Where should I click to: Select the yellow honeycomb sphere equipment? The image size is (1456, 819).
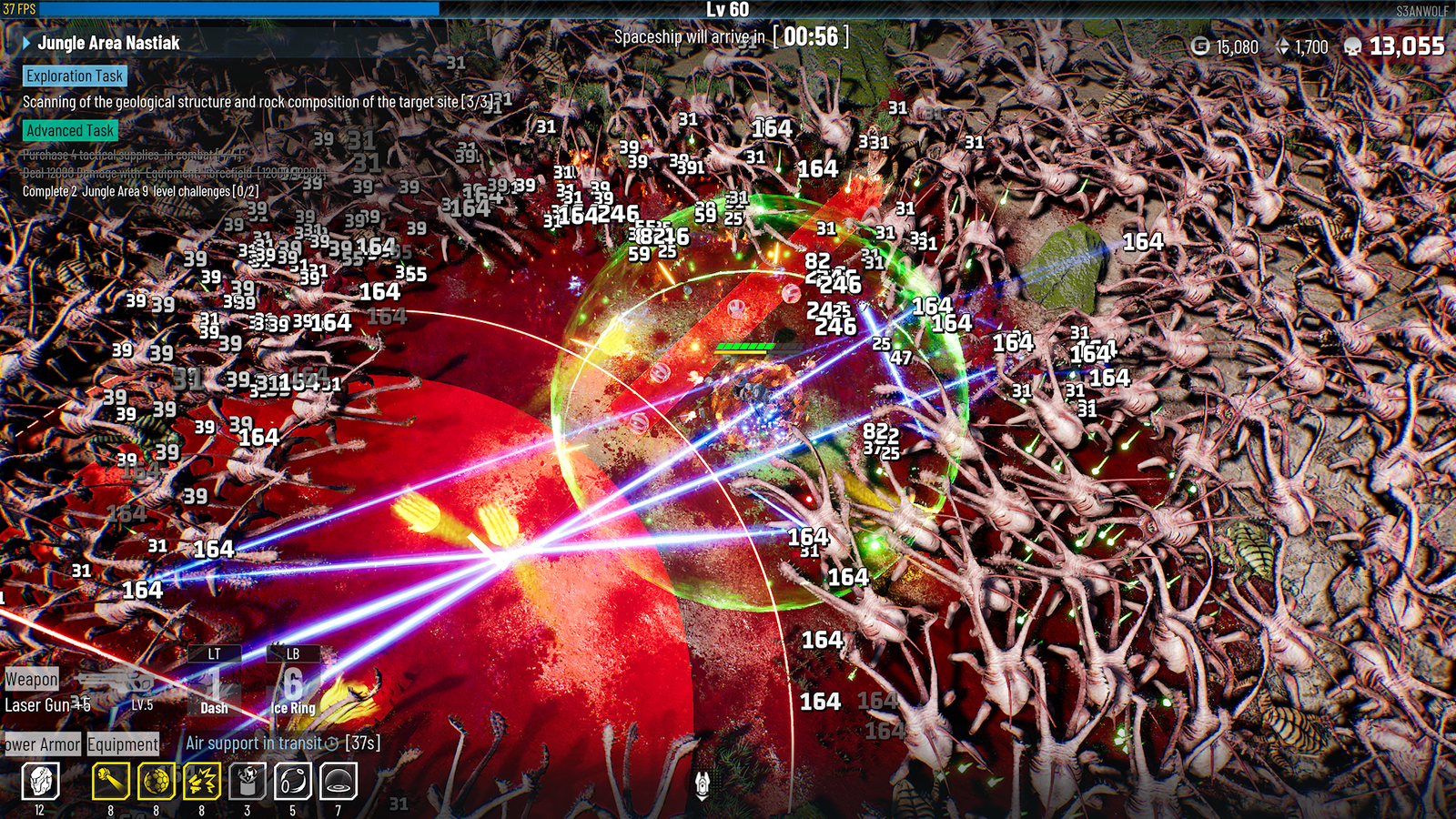click(156, 781)
